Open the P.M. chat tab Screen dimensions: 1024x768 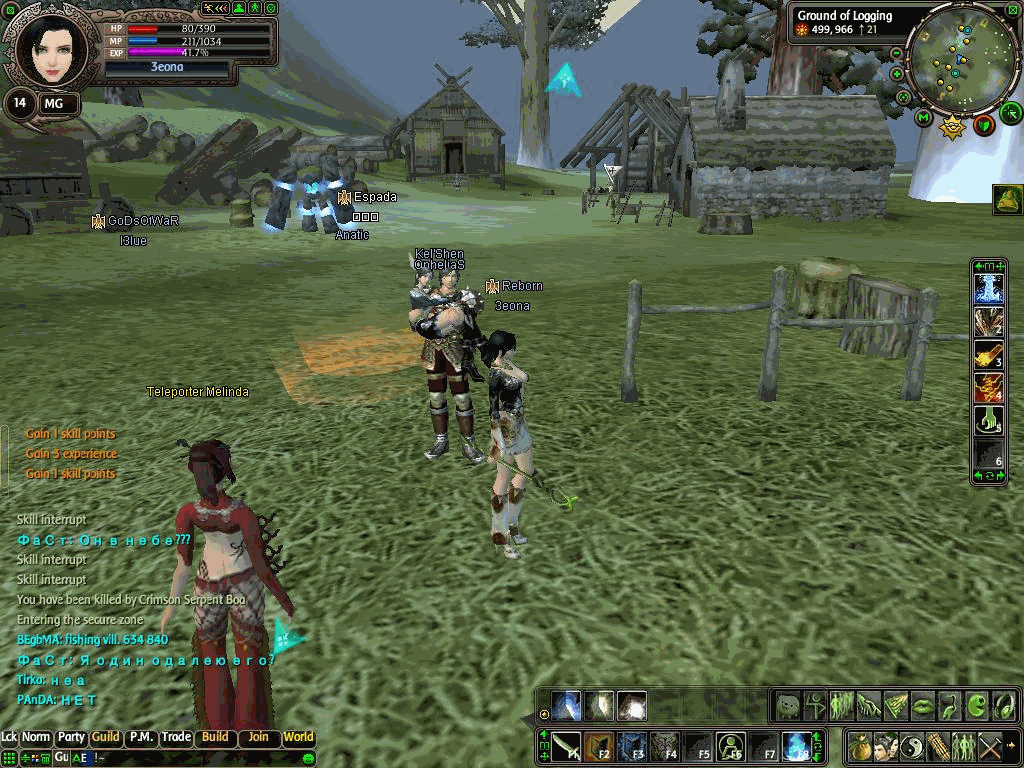pyautogui.click(x=141, y=737)
